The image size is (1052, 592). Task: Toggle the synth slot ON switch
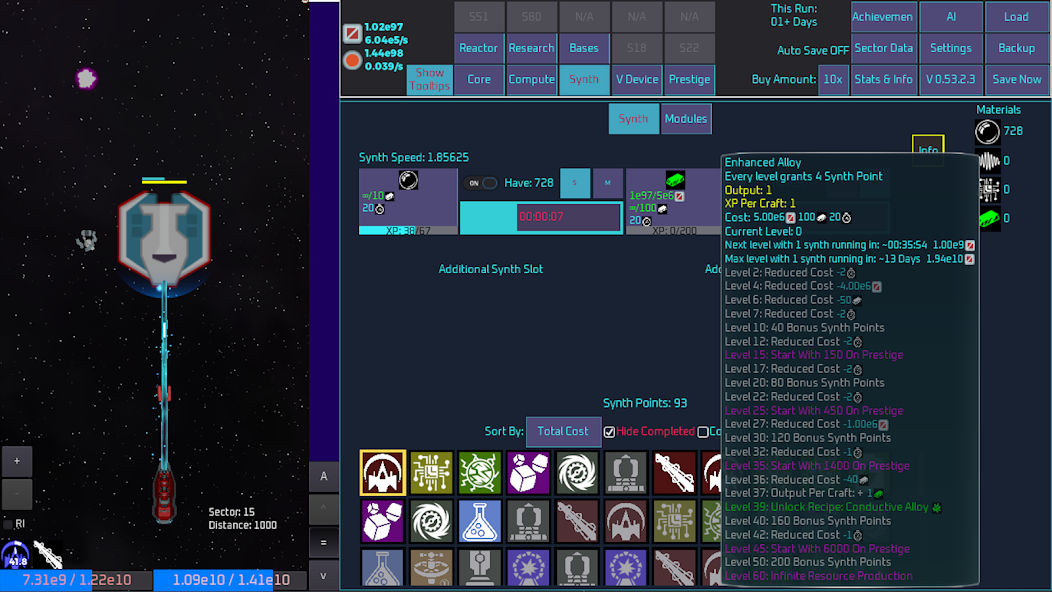click(482, 183)
